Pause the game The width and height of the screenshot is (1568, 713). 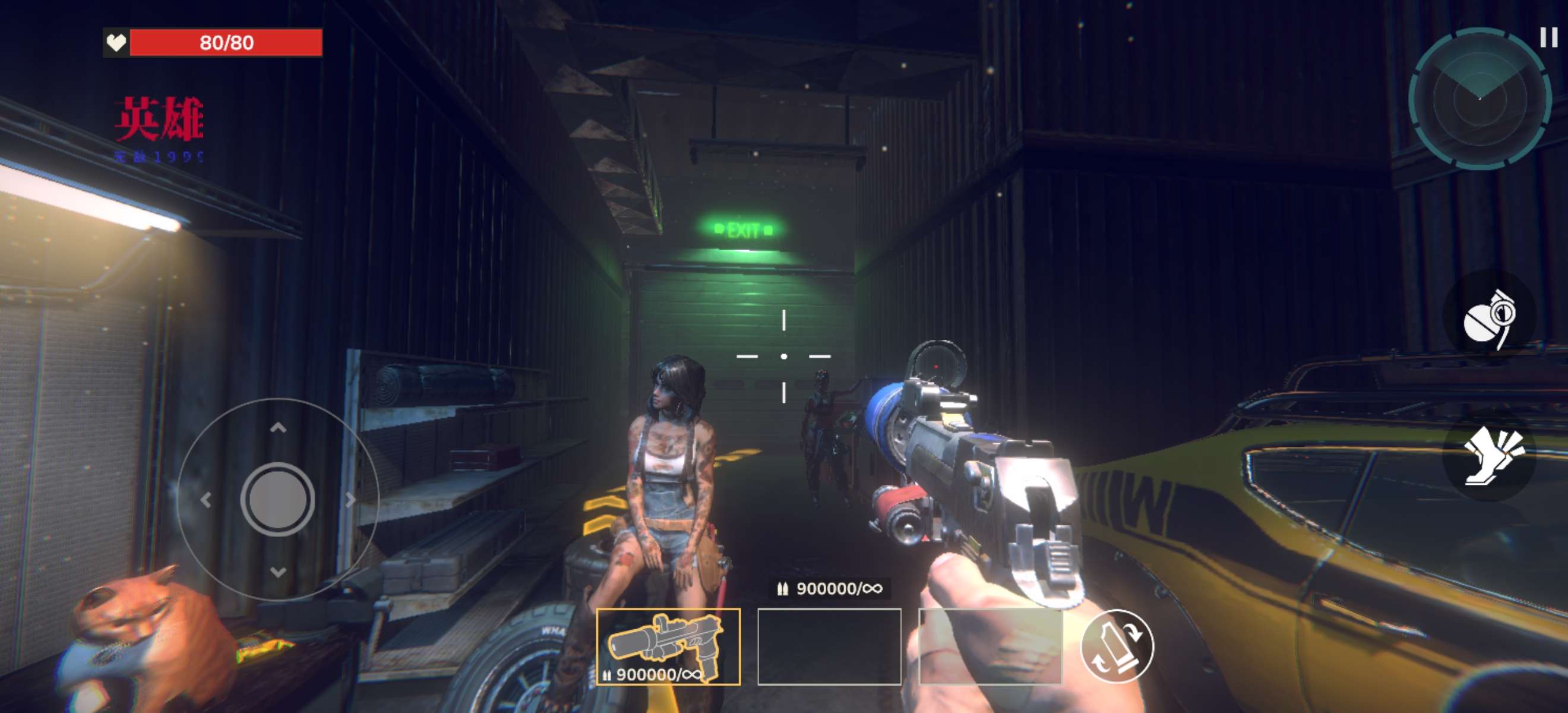(1548, 38)
